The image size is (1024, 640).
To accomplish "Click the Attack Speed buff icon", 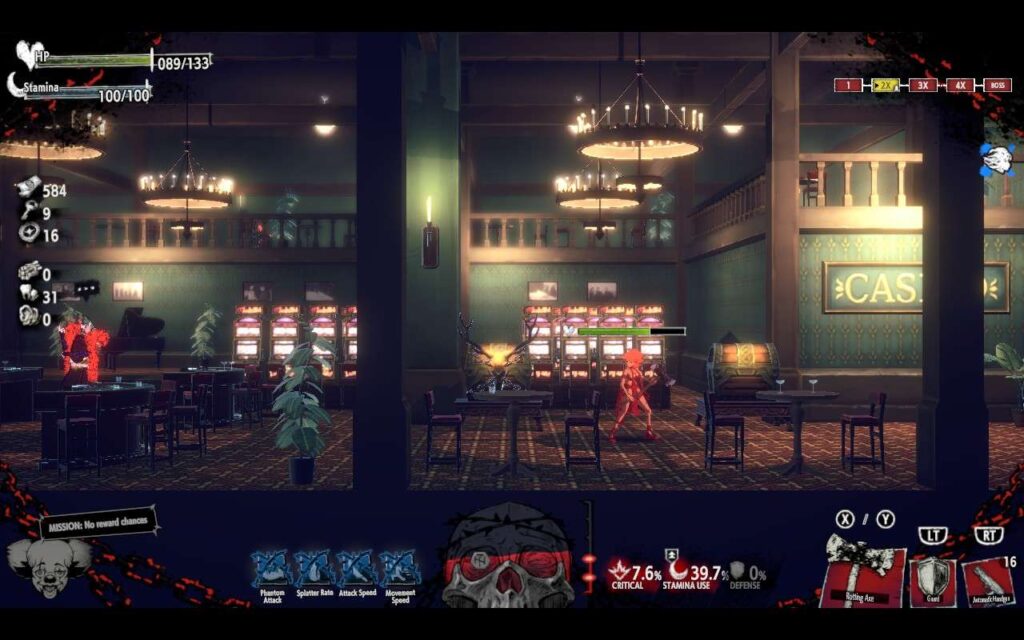I will [x=355, y=567].
